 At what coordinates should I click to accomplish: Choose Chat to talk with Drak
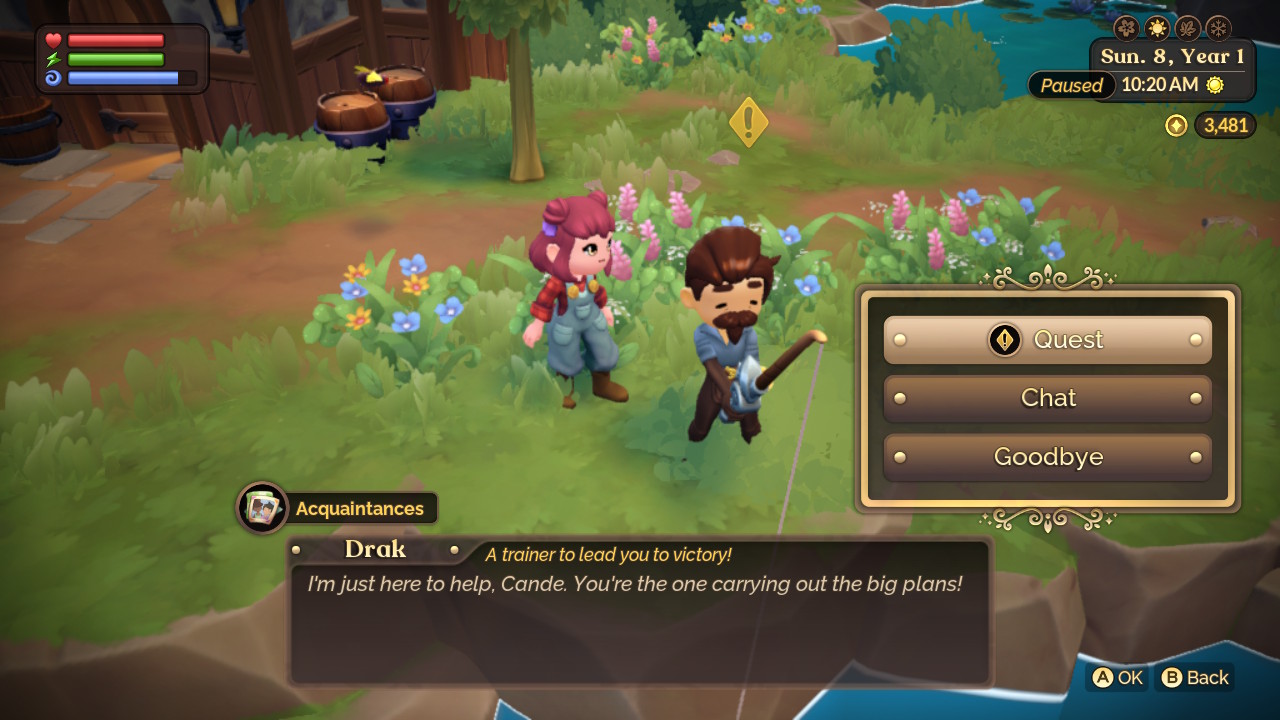tap(1047, 398)
